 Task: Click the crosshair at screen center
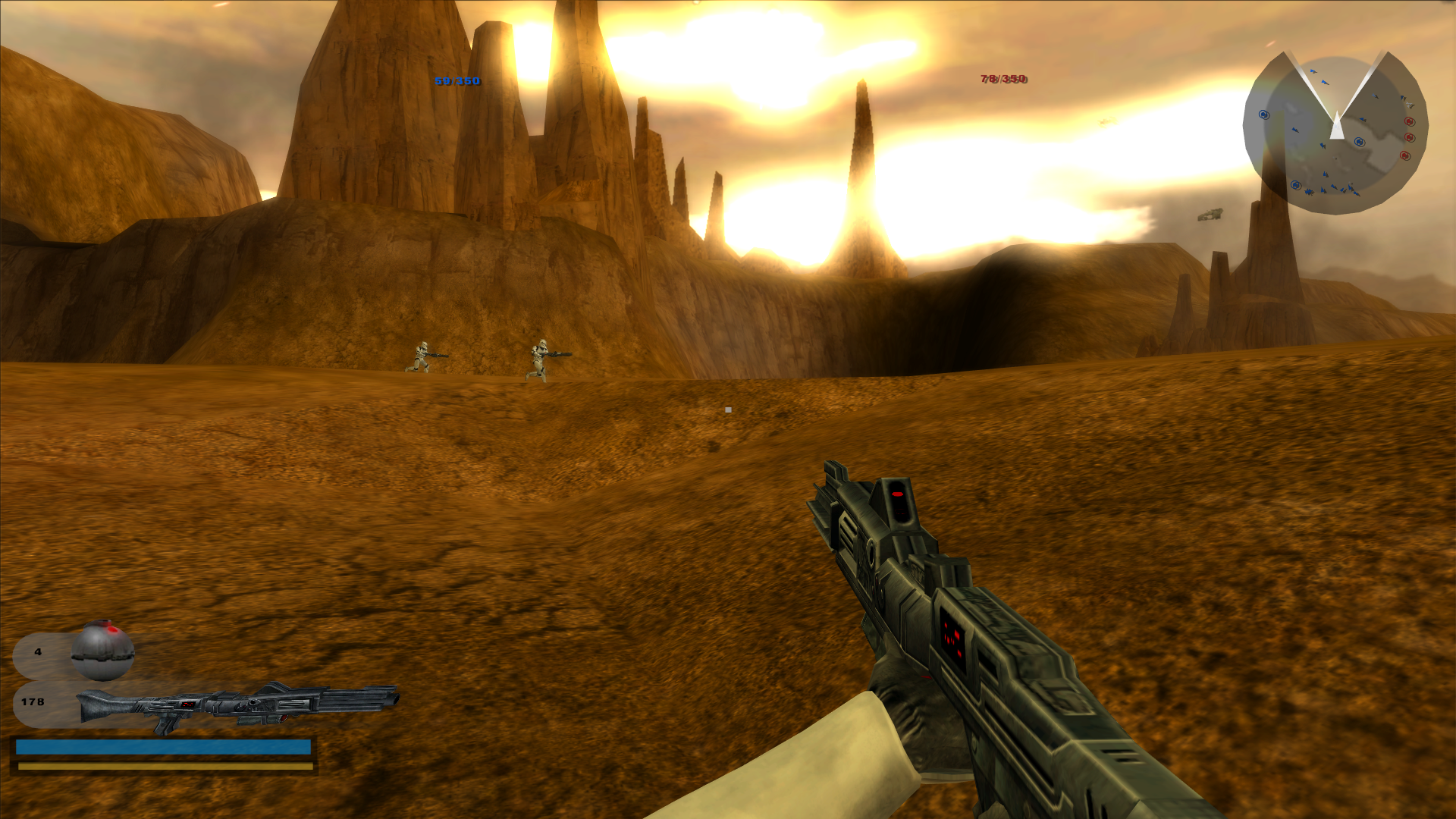click(728, 409)
